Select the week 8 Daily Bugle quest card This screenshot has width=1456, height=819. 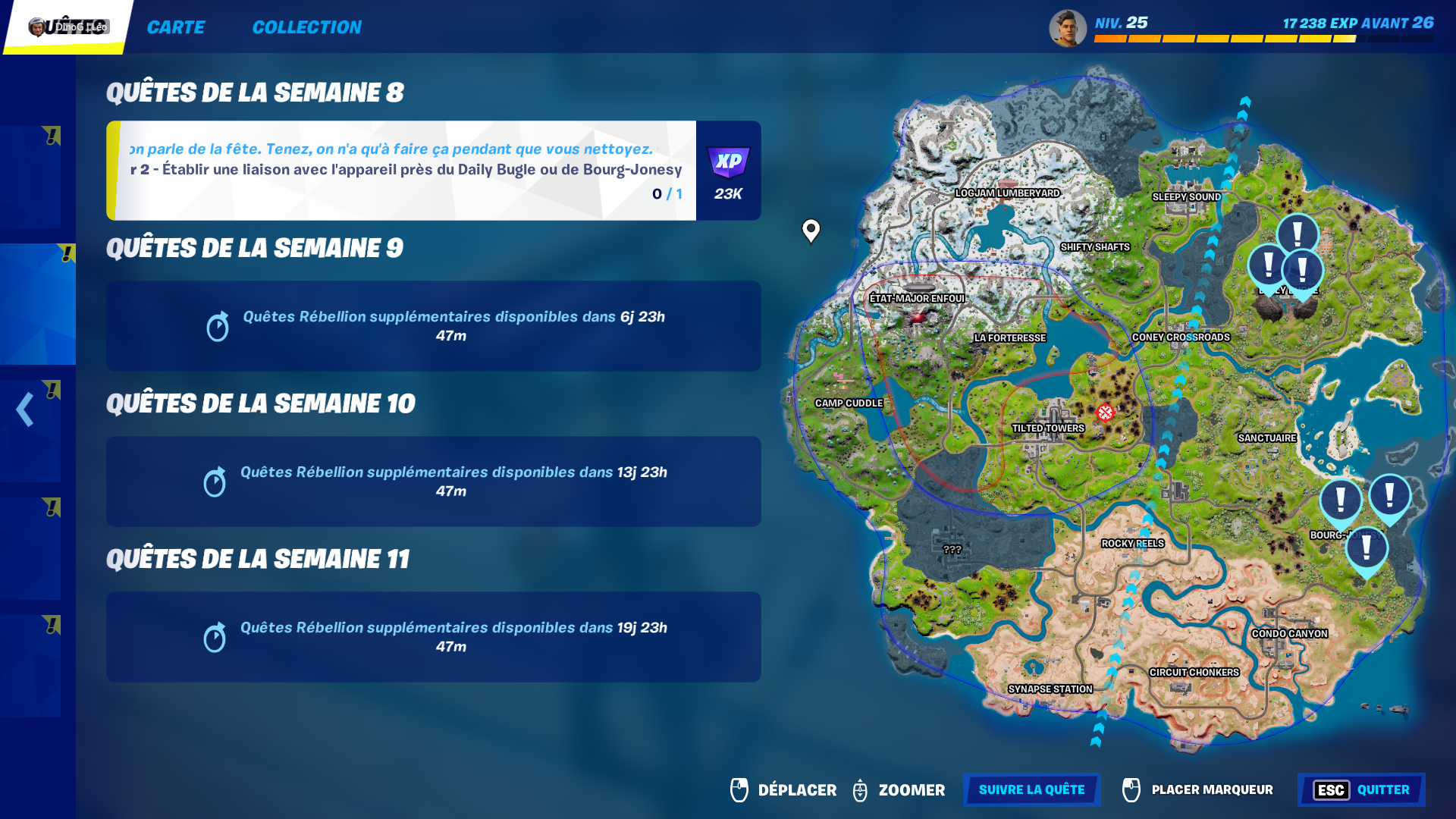tap(402, 170)
